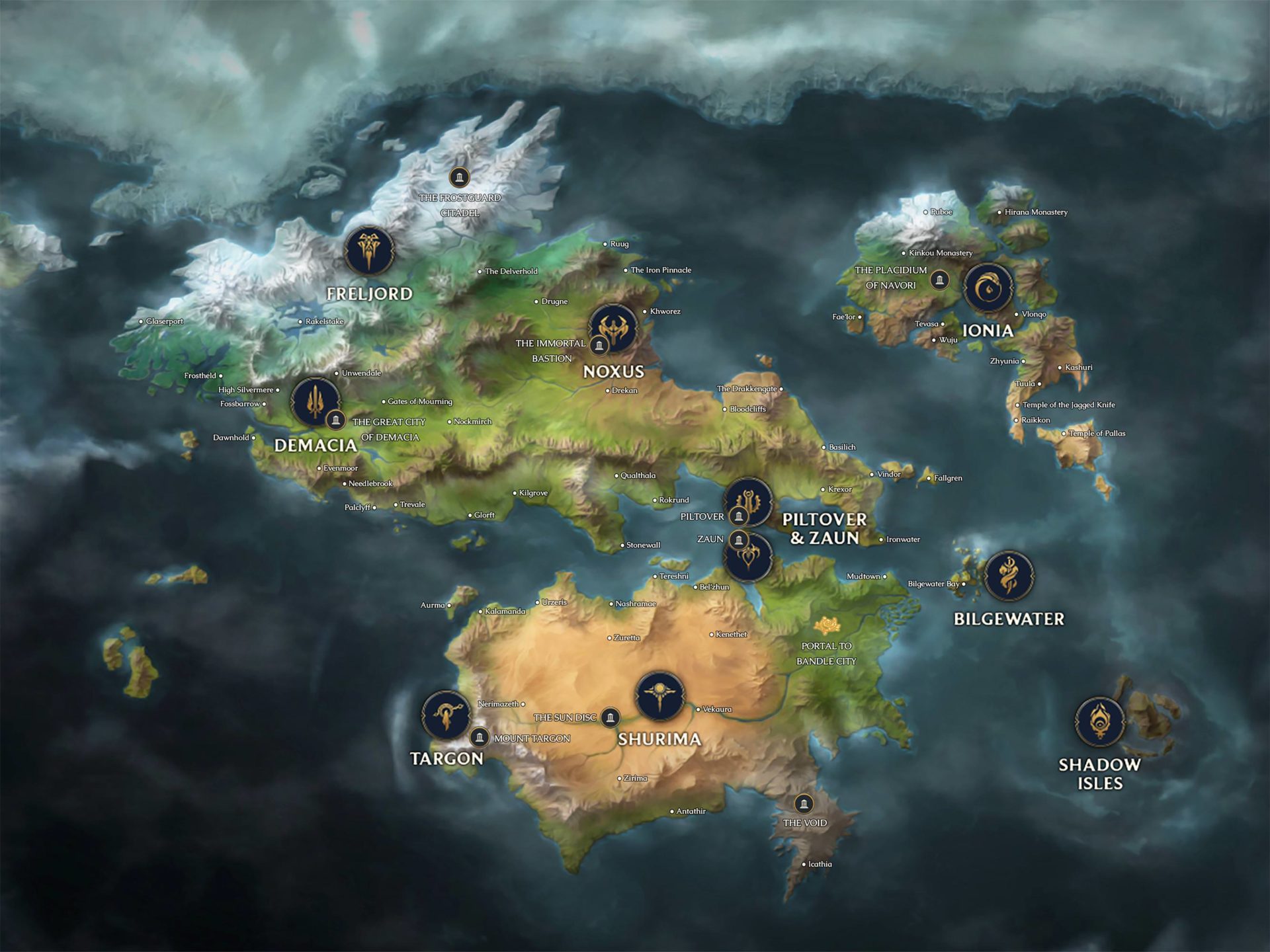Open the Void landmark marker

(x=804, y=803)
